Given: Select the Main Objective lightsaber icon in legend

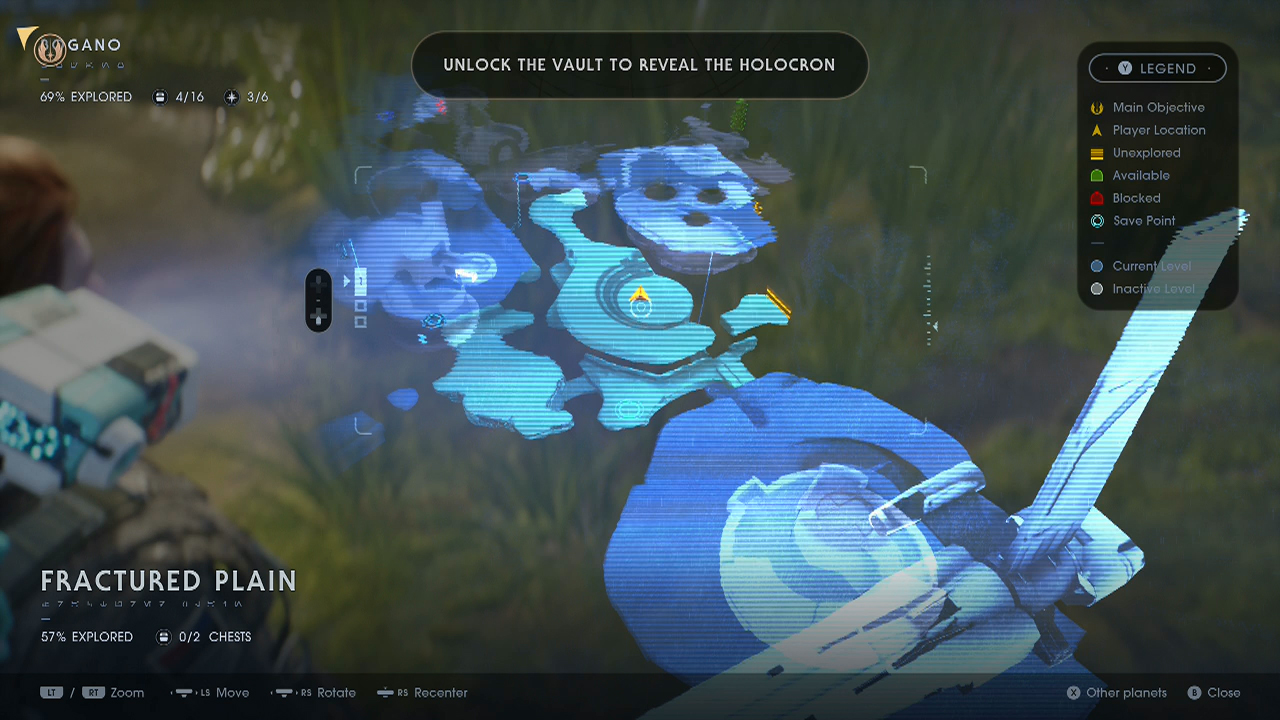Looking at the screenshot, I should tap(1096, 107).
